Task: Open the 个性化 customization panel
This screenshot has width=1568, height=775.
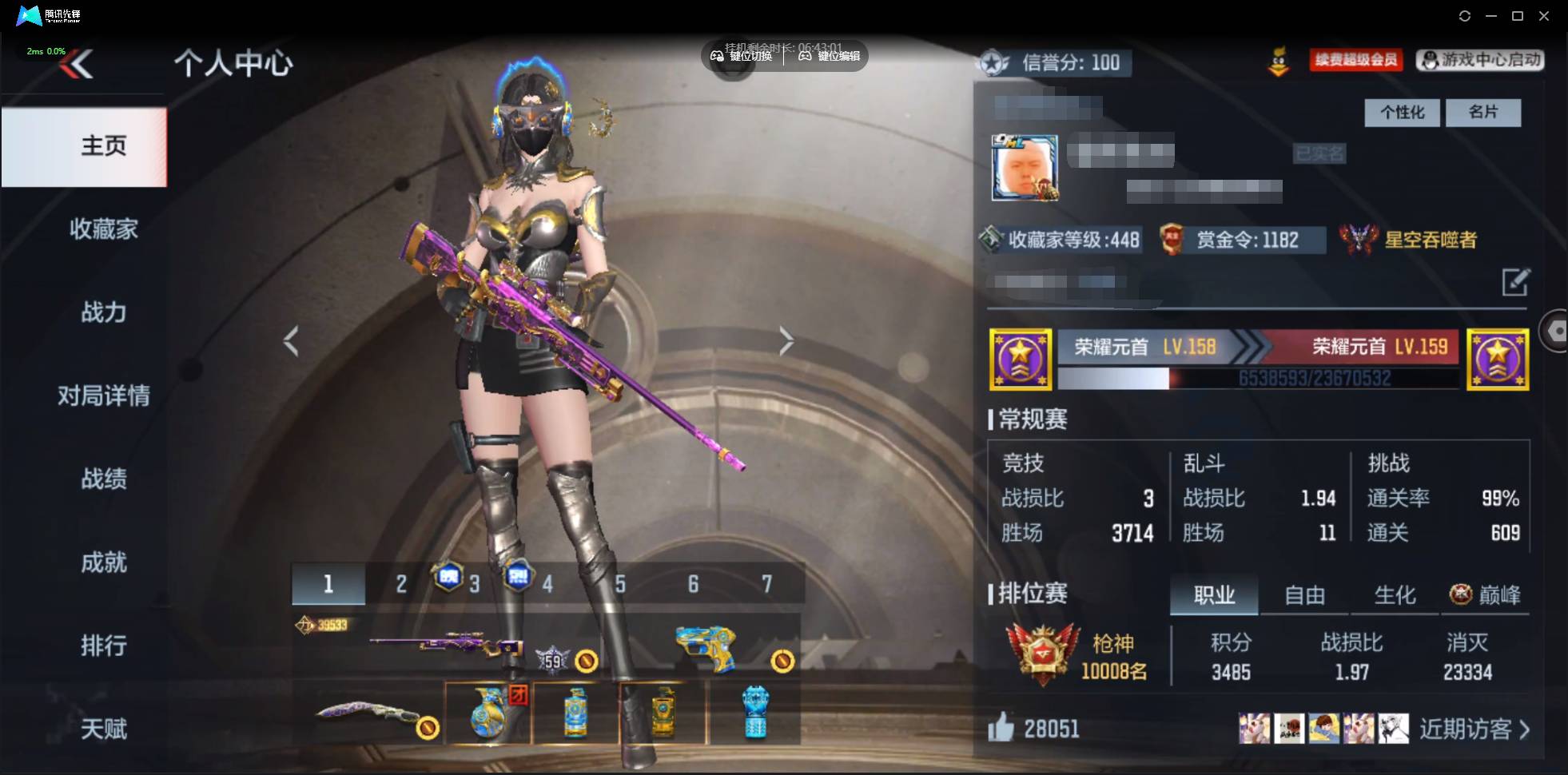Action: (1402, 113)
